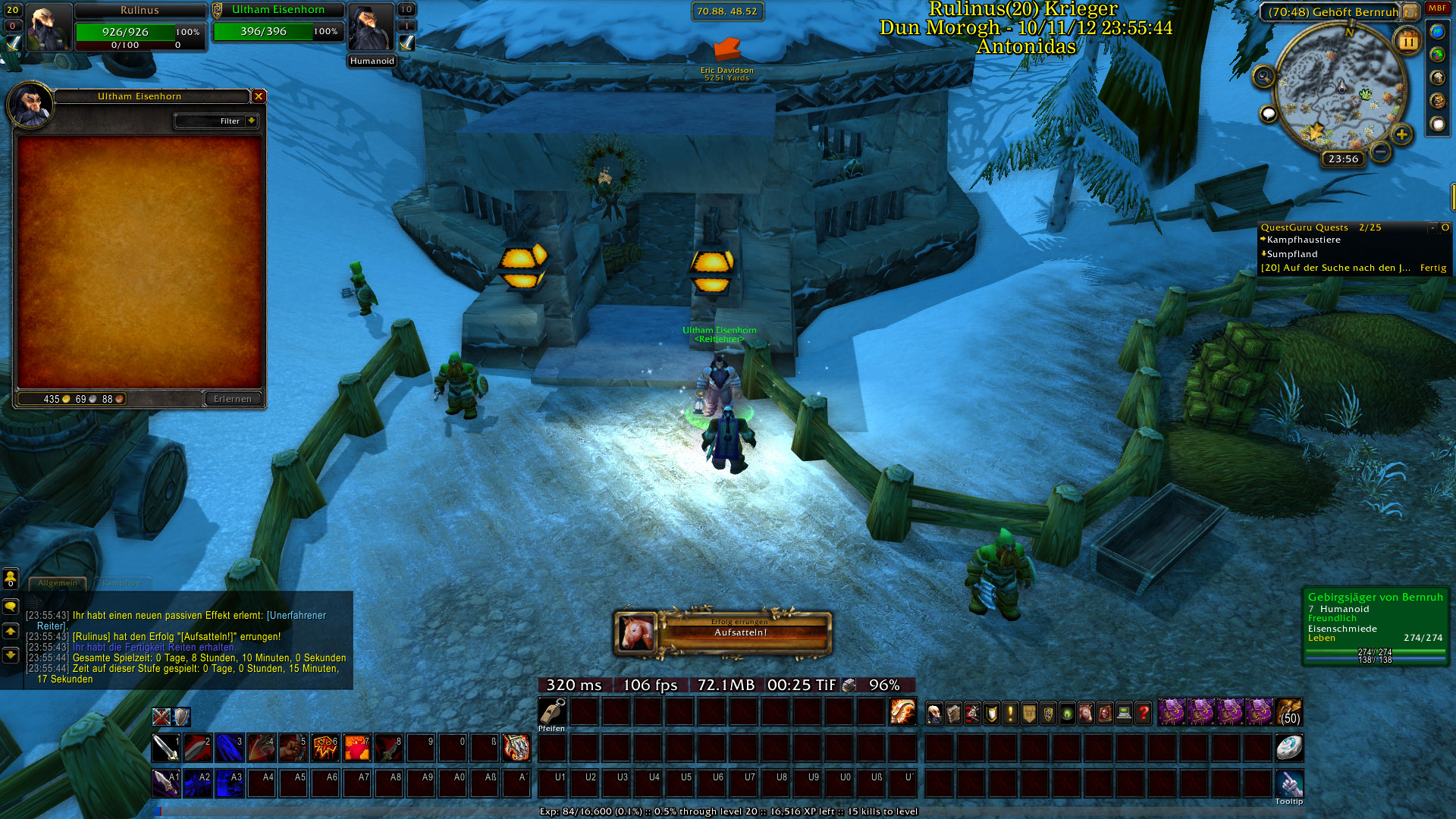Click the Erlernen button

click(x=233, y=399)
